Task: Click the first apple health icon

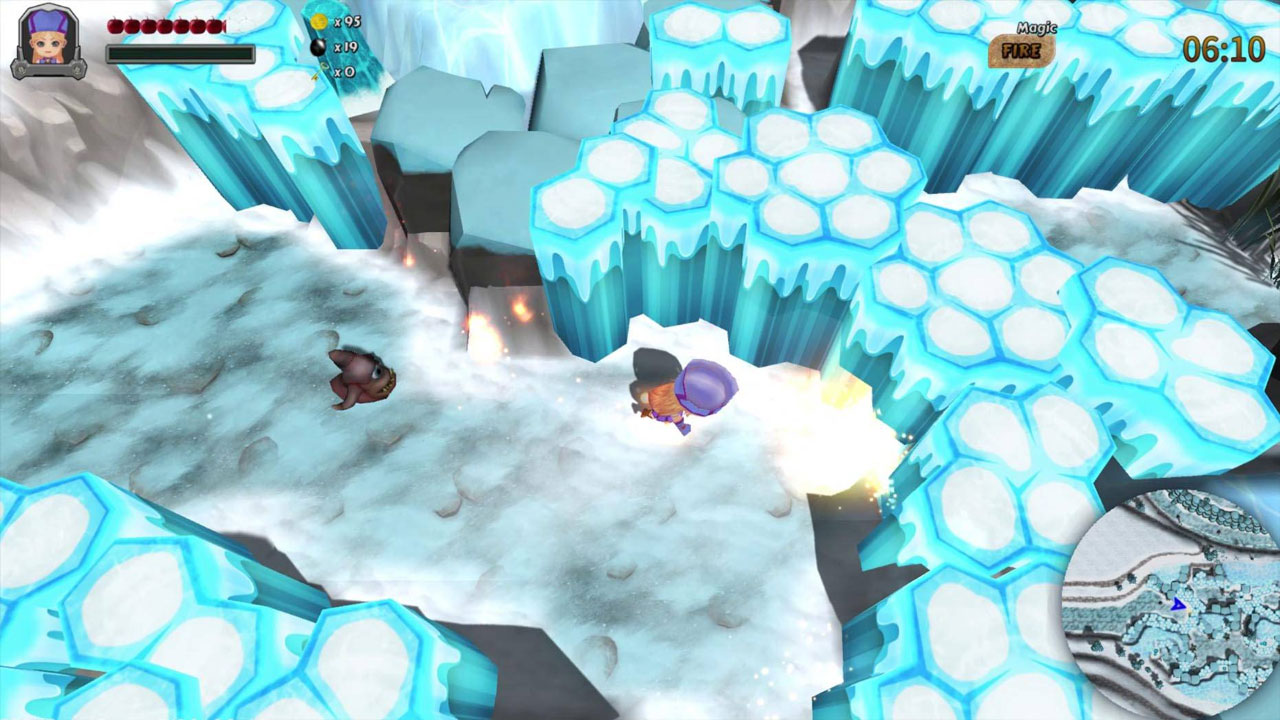Action: tap(115, 26)
